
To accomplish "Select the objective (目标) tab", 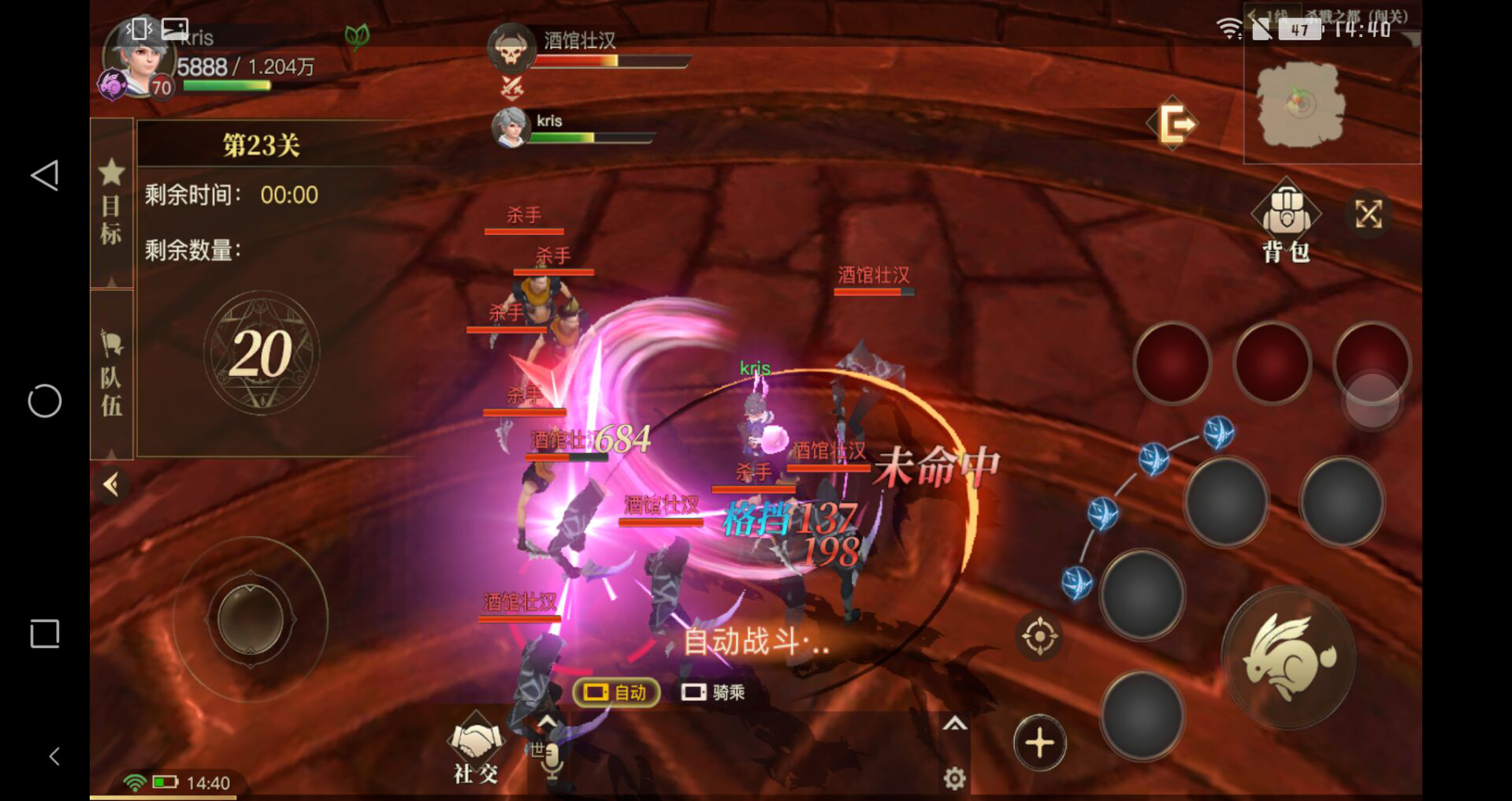I will [111, 203].
